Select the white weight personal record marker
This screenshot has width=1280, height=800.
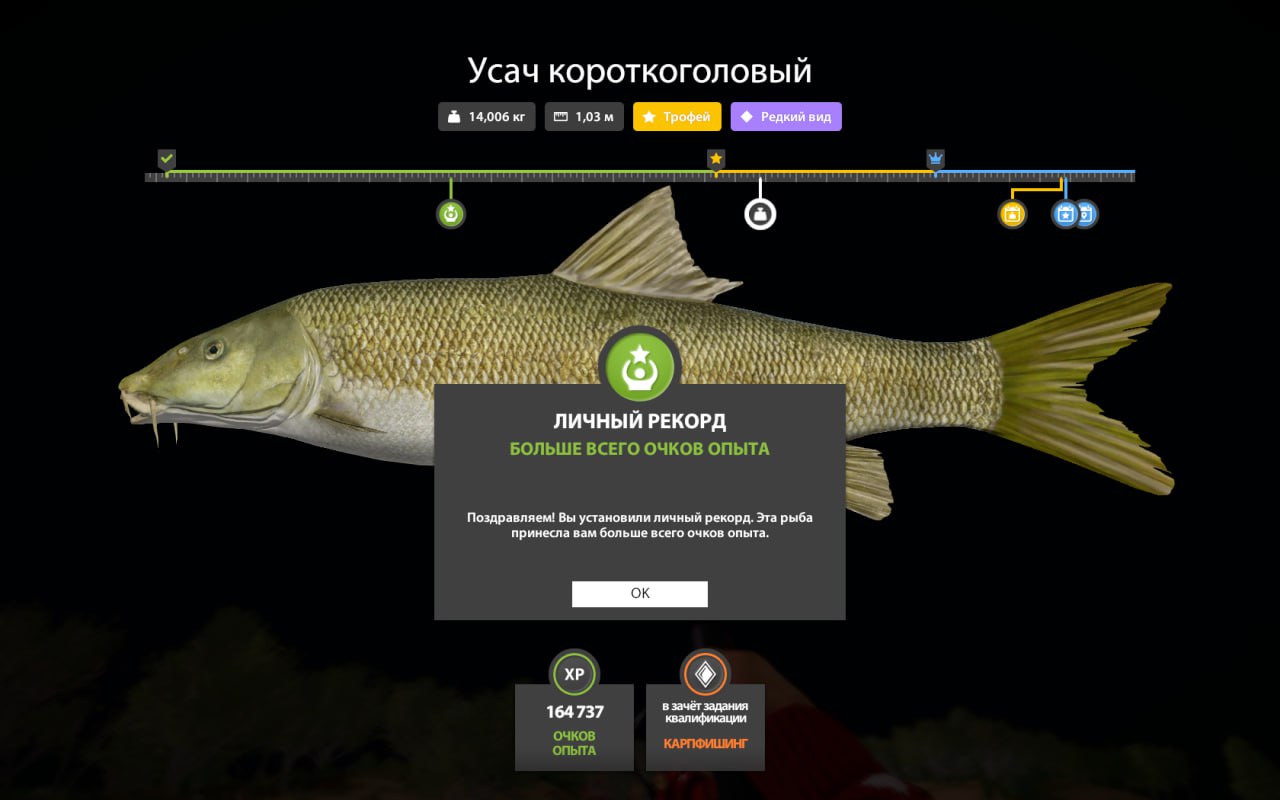760,212
